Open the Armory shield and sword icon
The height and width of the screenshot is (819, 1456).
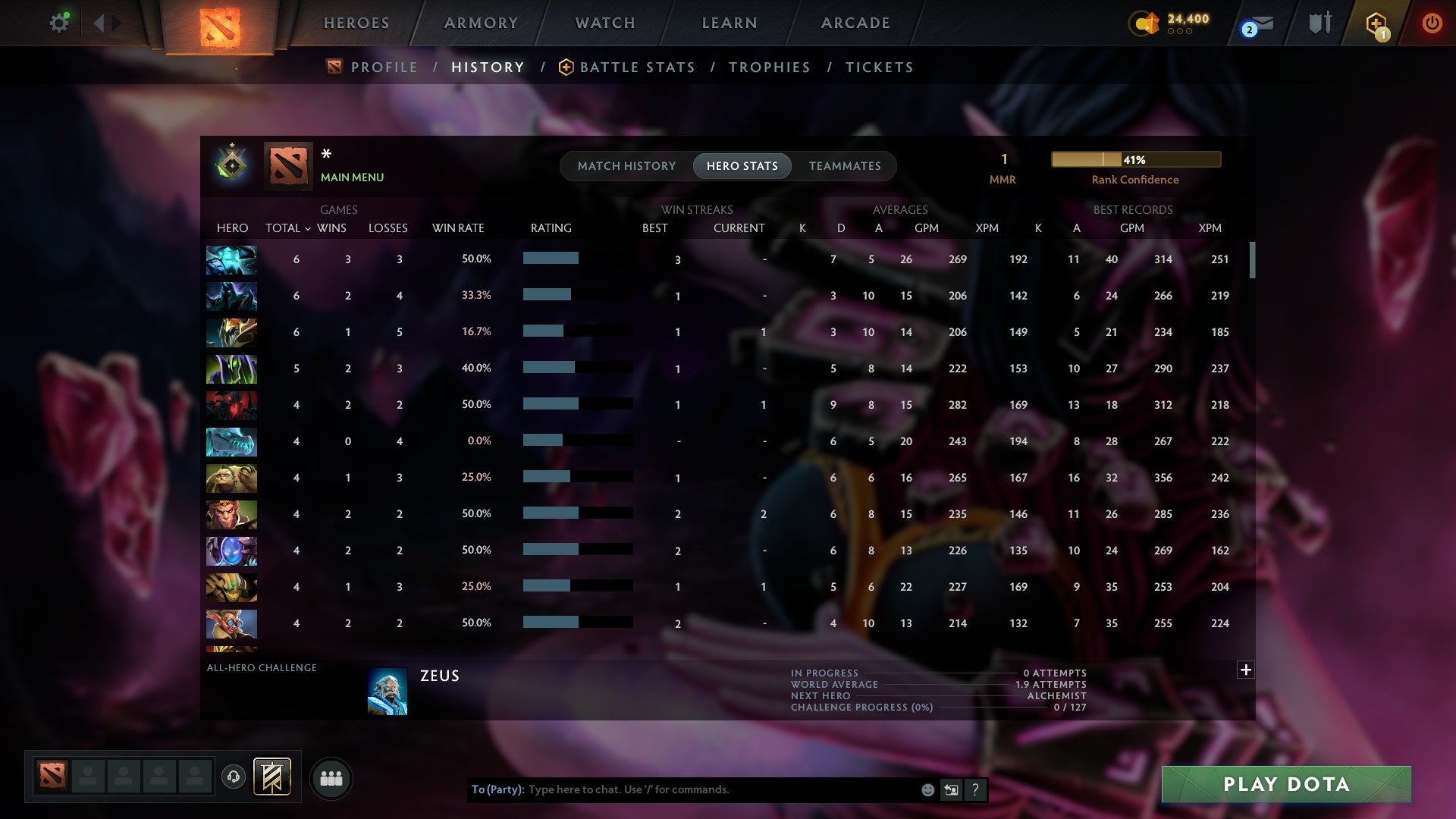(x=1319, y=23)
